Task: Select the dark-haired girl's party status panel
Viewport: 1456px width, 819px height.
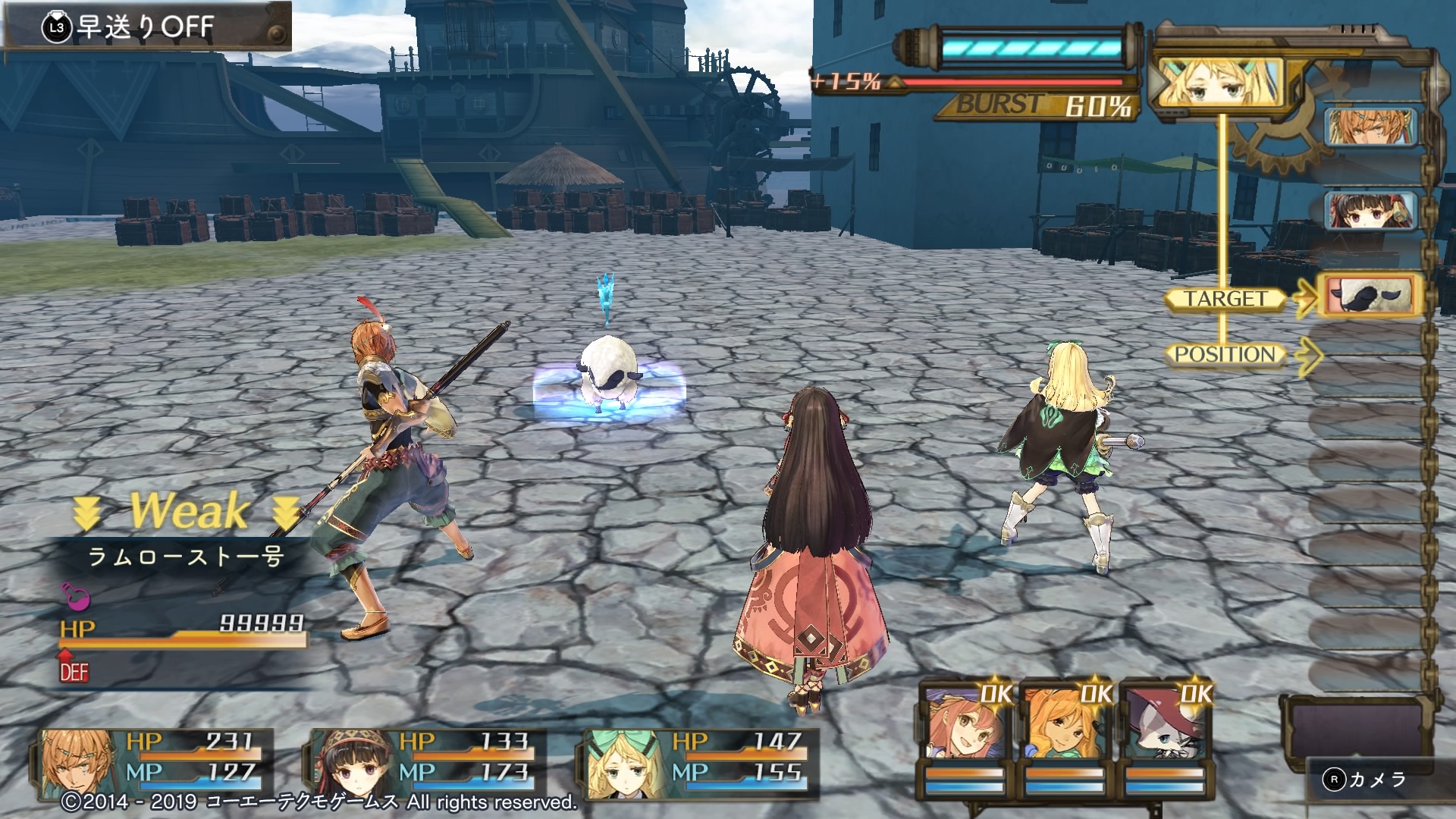Action: [425, 758]
